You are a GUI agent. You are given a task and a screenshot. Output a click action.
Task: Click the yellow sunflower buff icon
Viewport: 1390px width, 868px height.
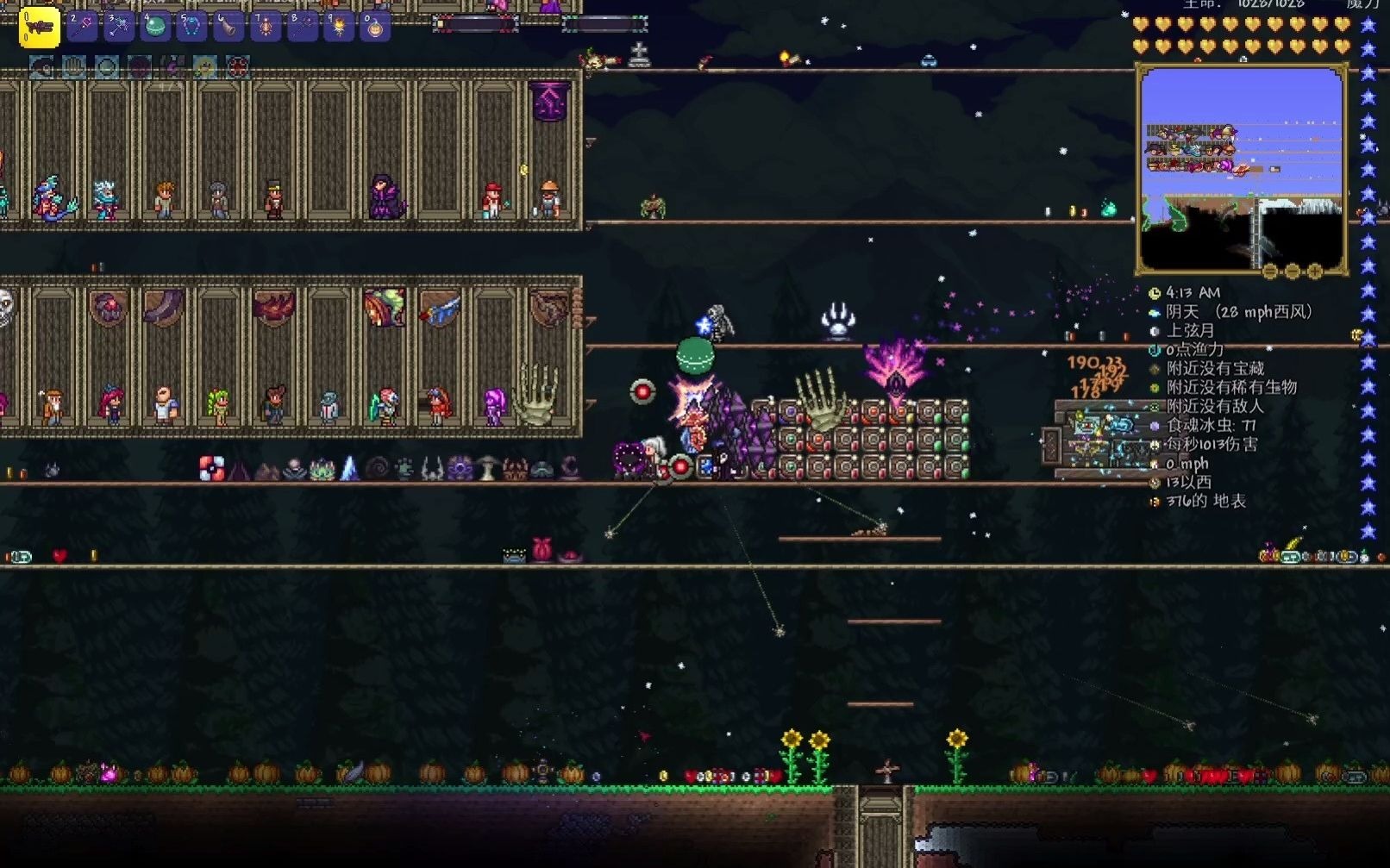[204, 66]
